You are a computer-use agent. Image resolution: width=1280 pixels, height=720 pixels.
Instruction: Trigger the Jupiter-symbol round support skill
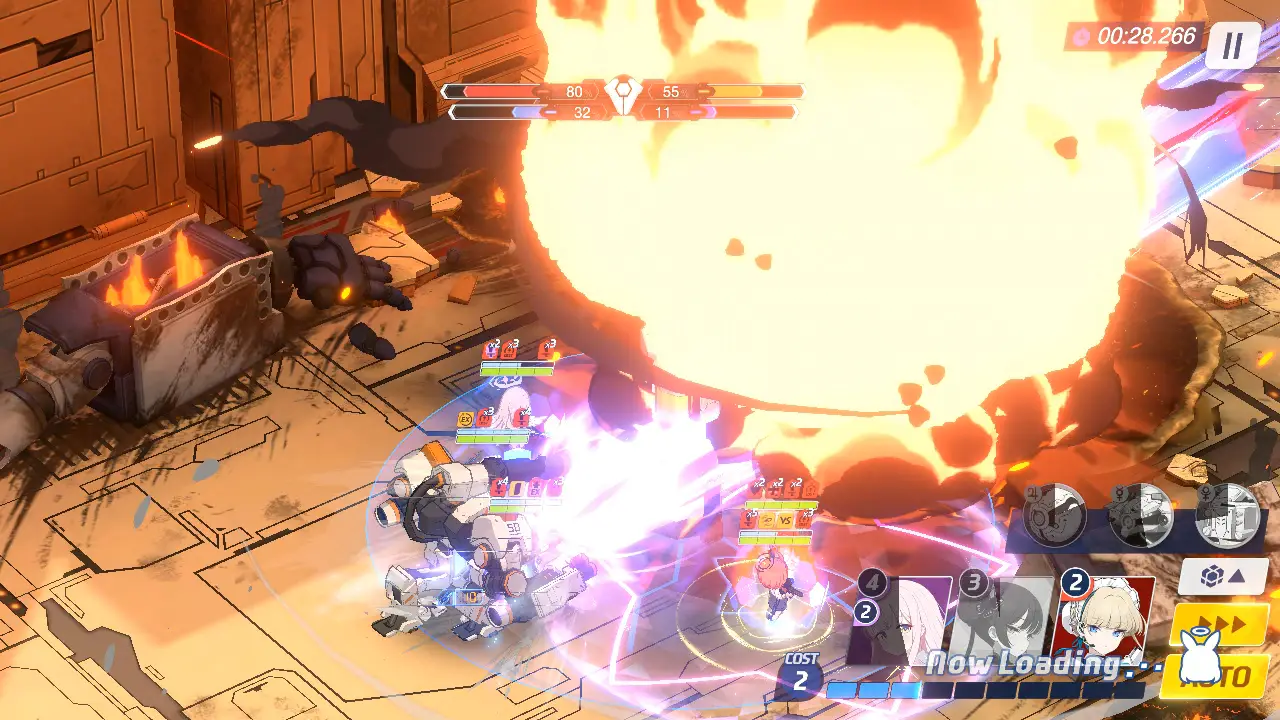click(1054, 515)
